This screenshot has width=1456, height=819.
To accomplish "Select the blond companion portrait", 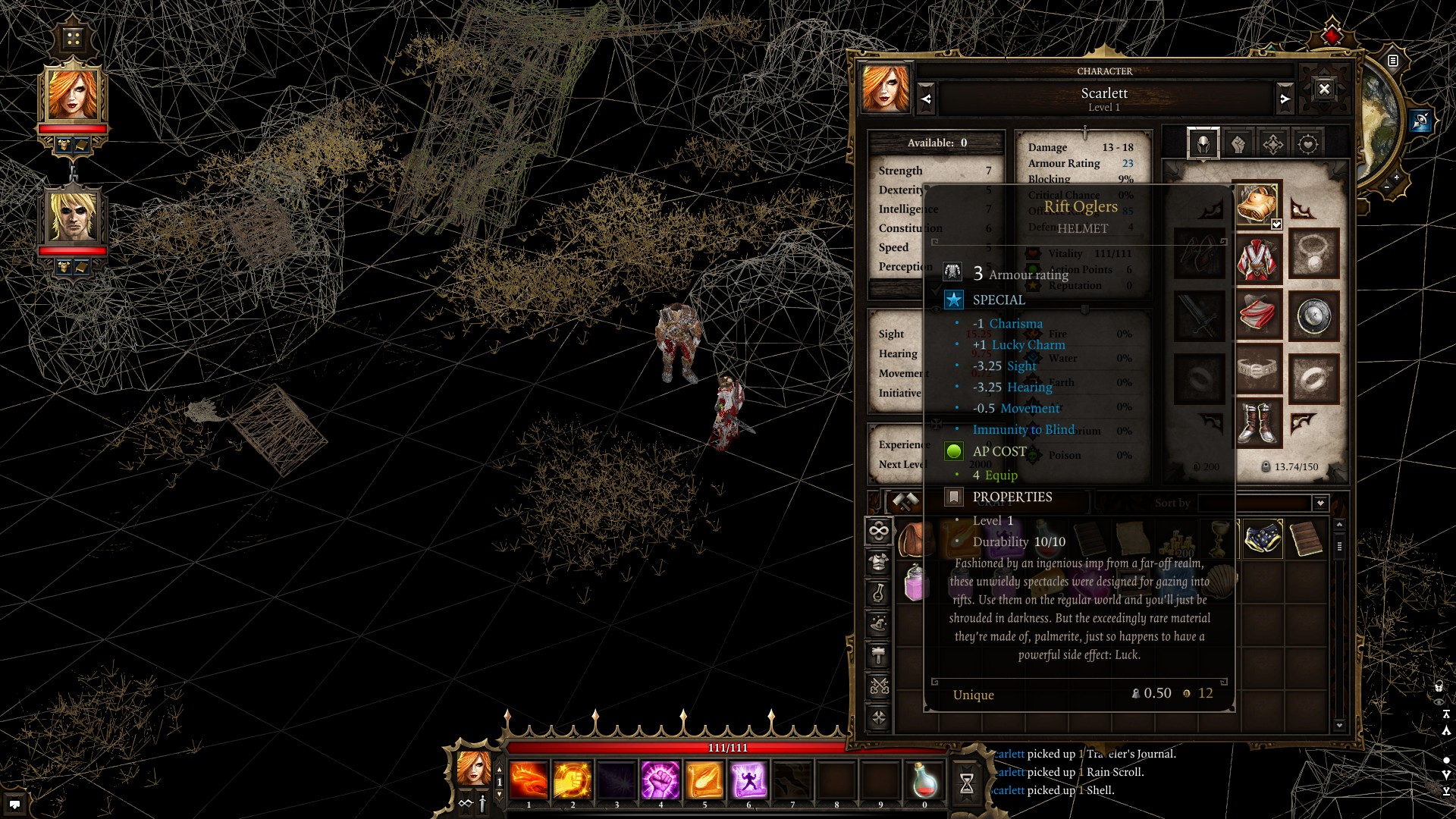I will tap(73, 217).
